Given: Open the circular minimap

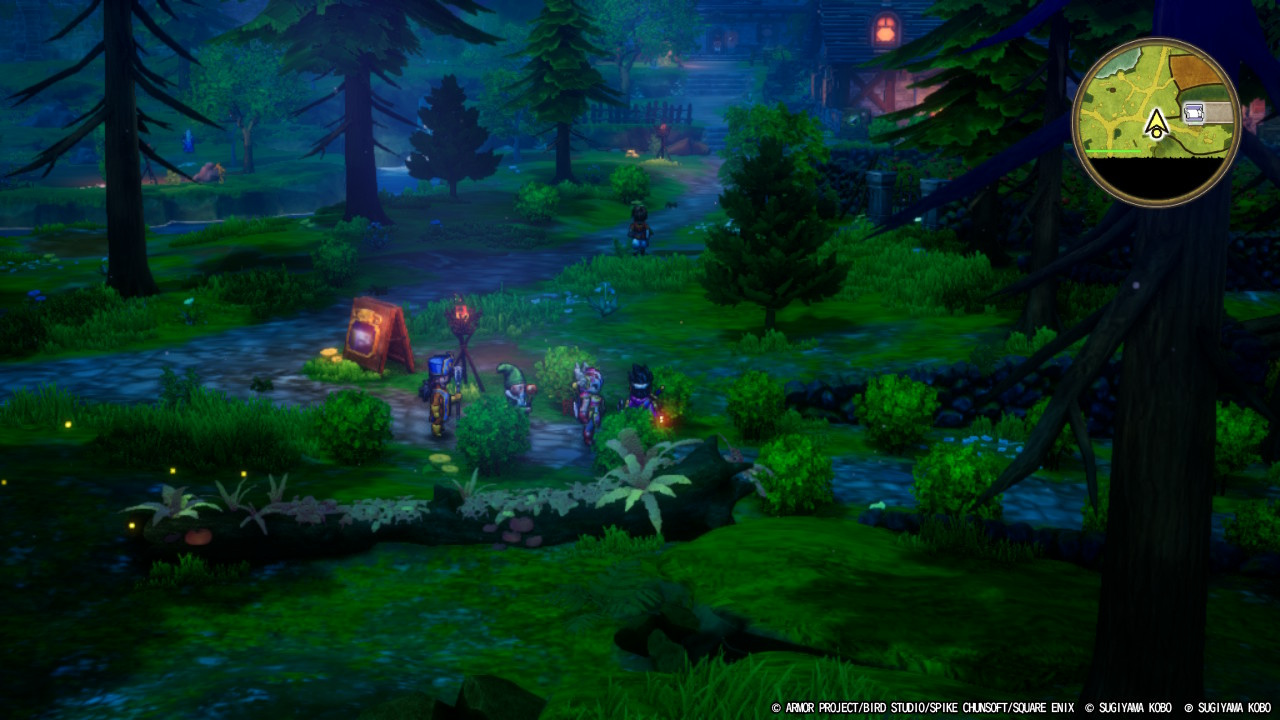Looking at the screenshot, I should point(1156,122).
